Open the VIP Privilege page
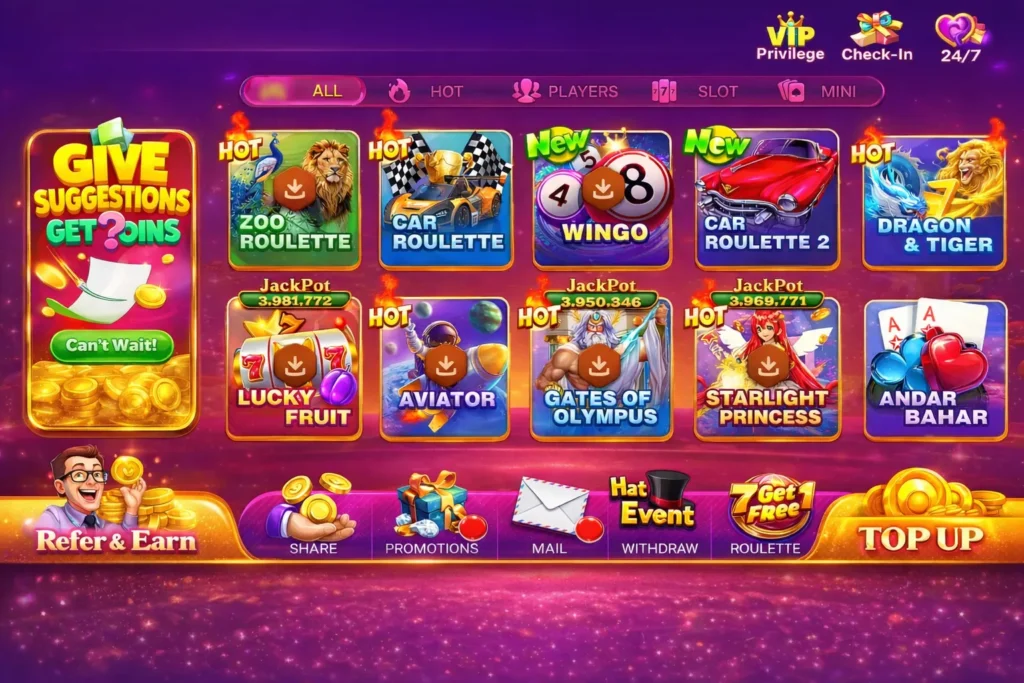 [x=790, y=37]
